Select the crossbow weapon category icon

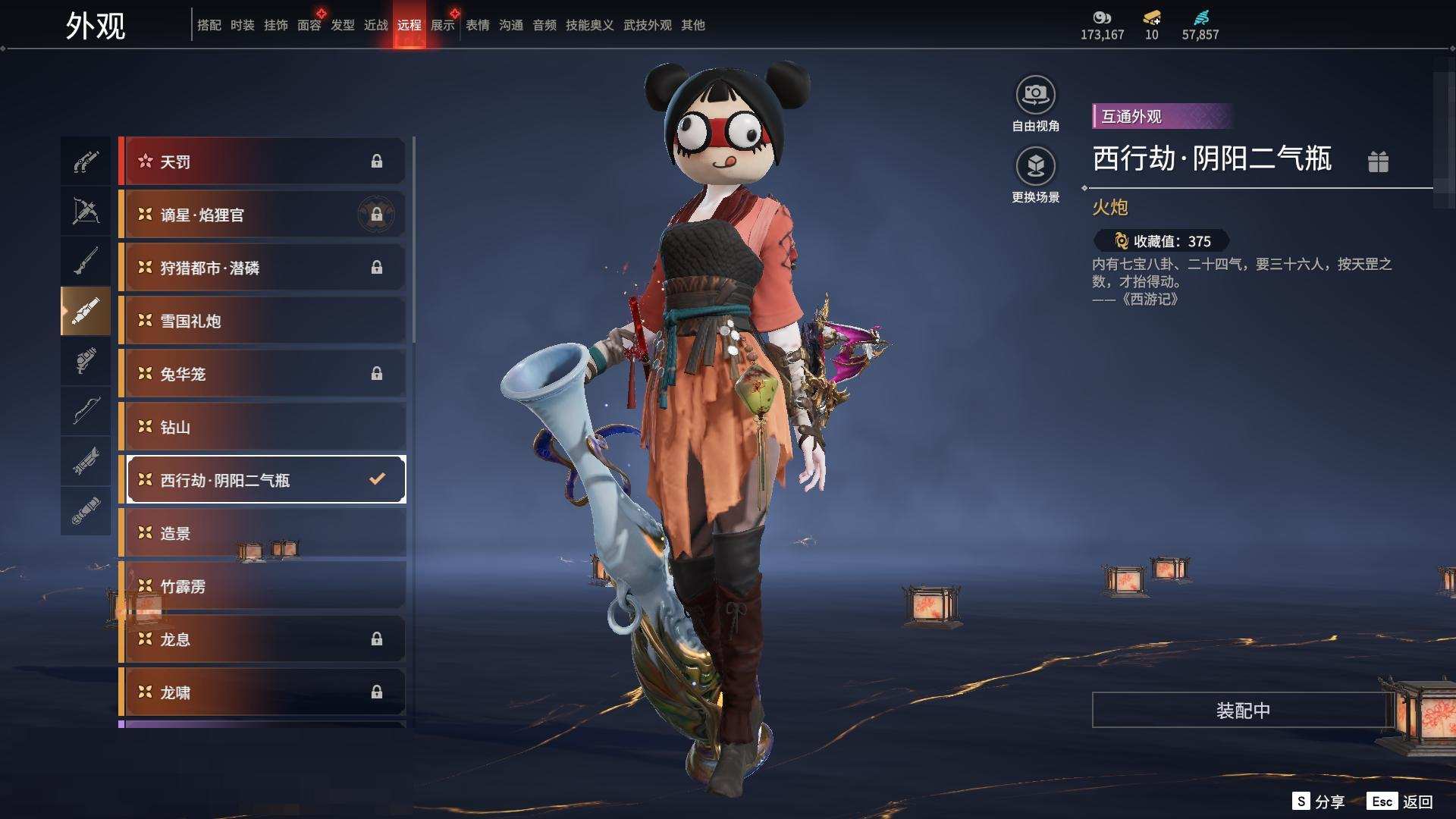tap(86, 211)
